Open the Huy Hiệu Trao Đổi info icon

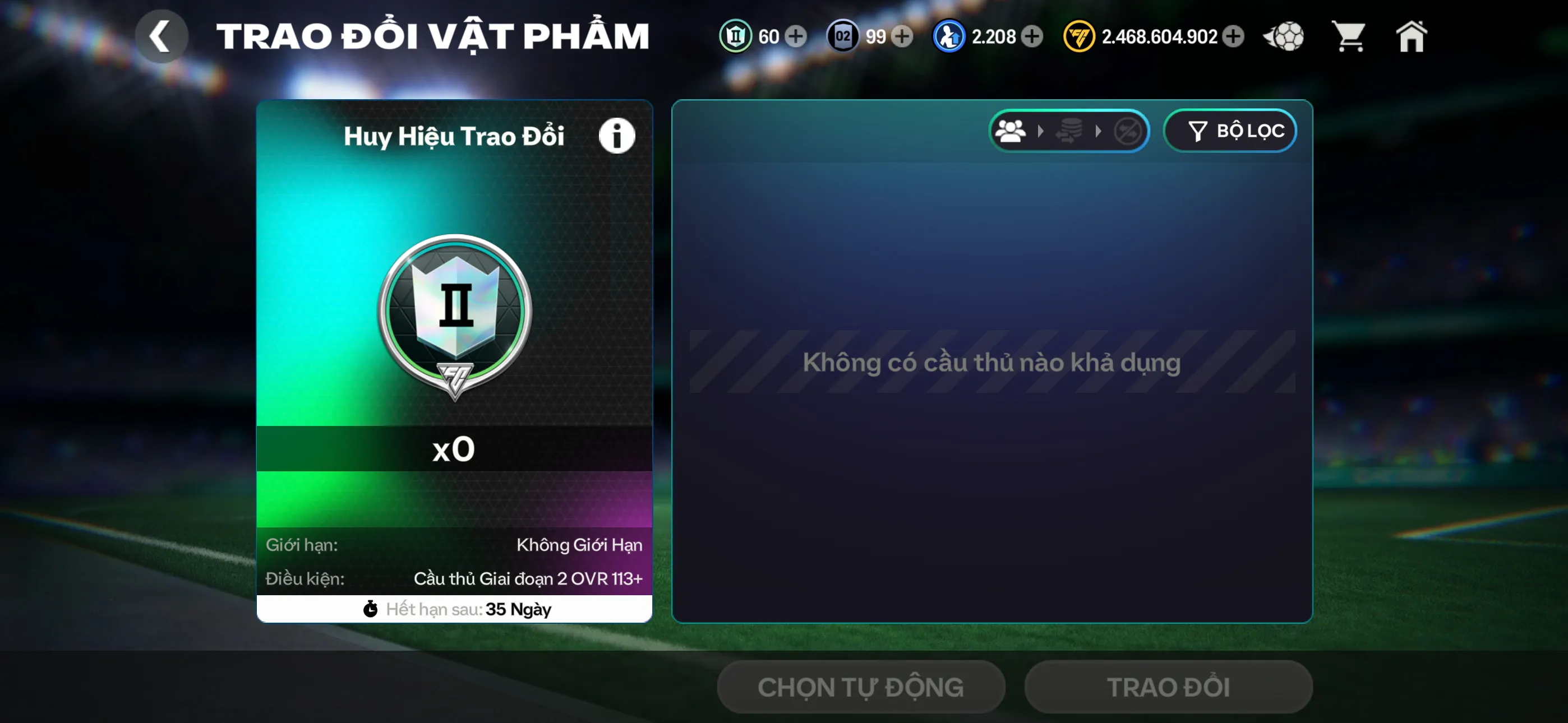coord(617,135)
